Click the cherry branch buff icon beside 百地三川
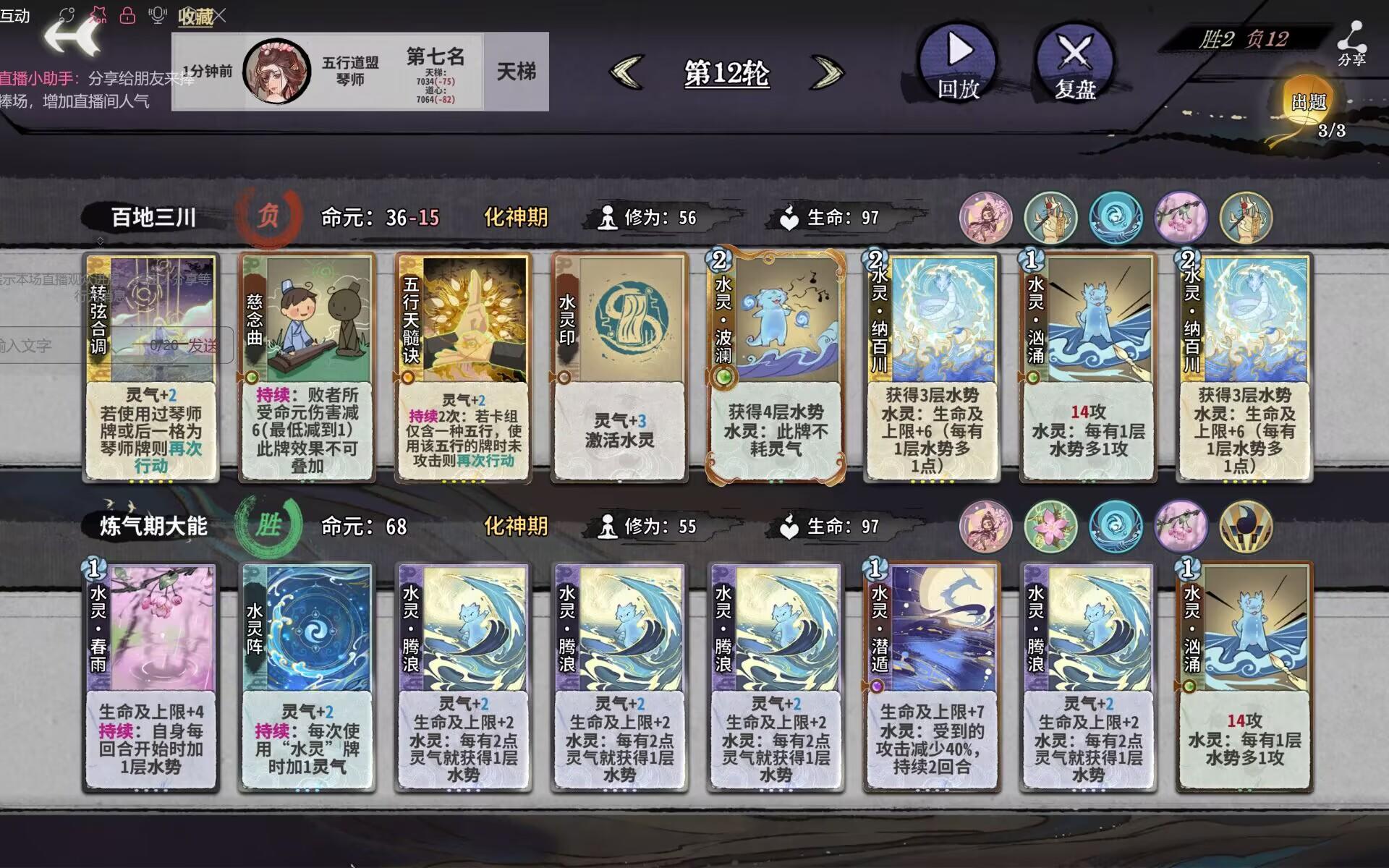1389x868 pixels. (x=1181, y=217)
